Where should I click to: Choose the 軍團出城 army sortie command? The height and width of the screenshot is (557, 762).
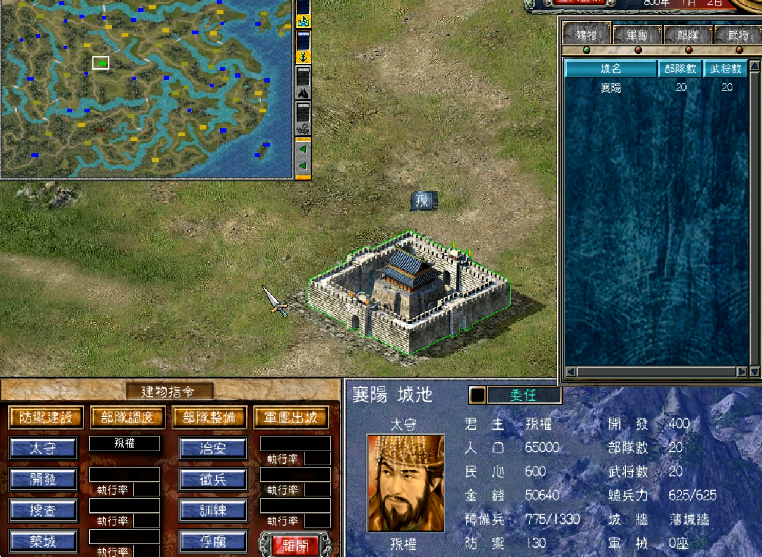pyautogui.click(x=292, y=417)
